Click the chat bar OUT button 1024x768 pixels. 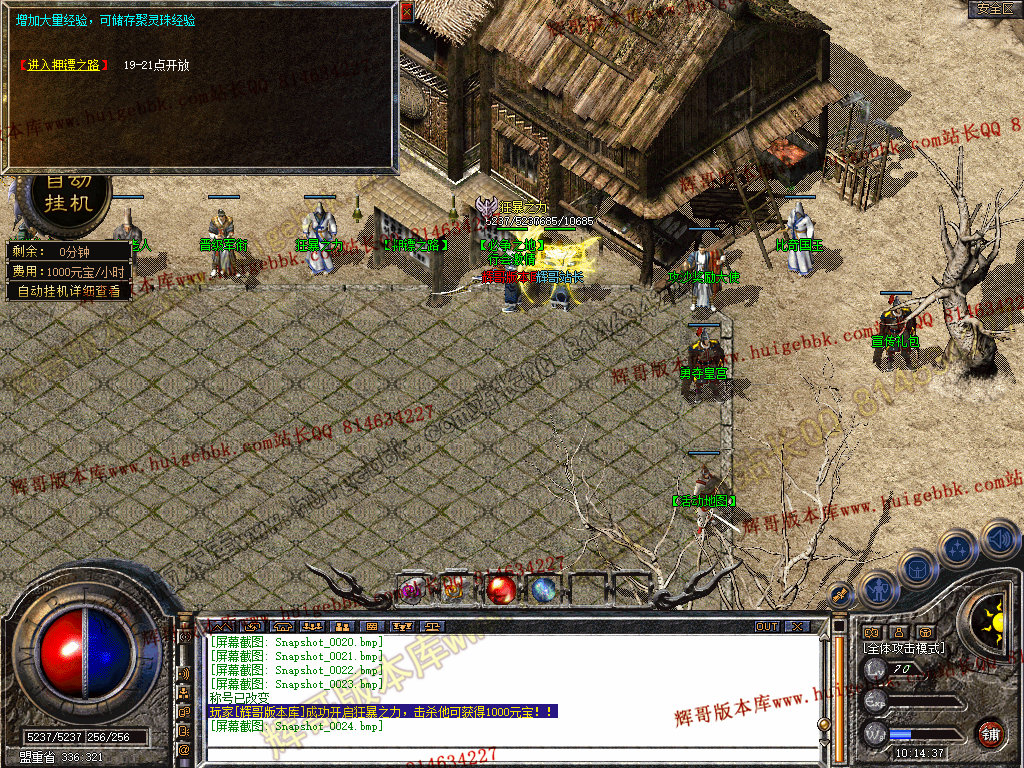point(766,626)
